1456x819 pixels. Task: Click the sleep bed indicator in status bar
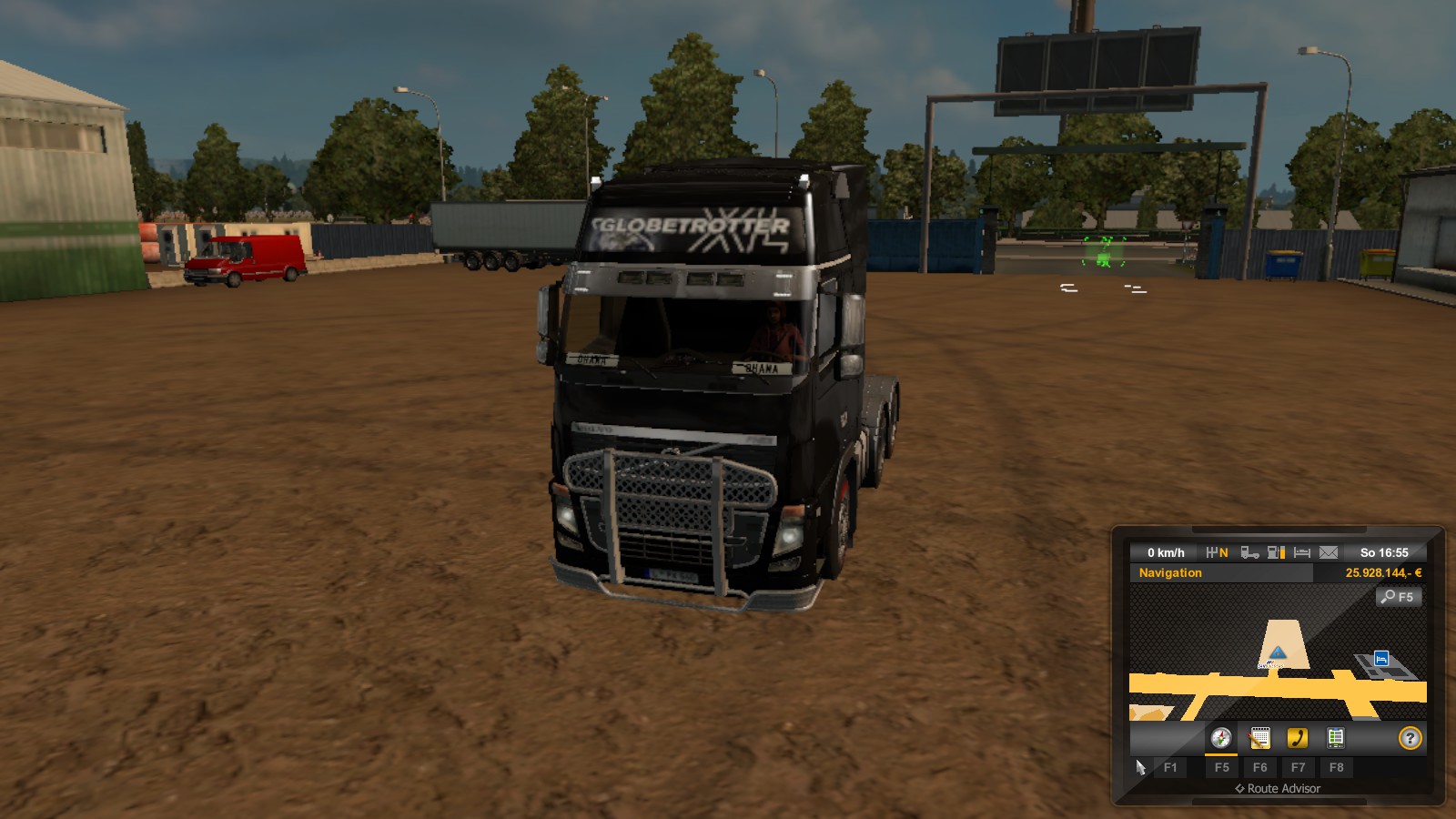point(1302,552)
